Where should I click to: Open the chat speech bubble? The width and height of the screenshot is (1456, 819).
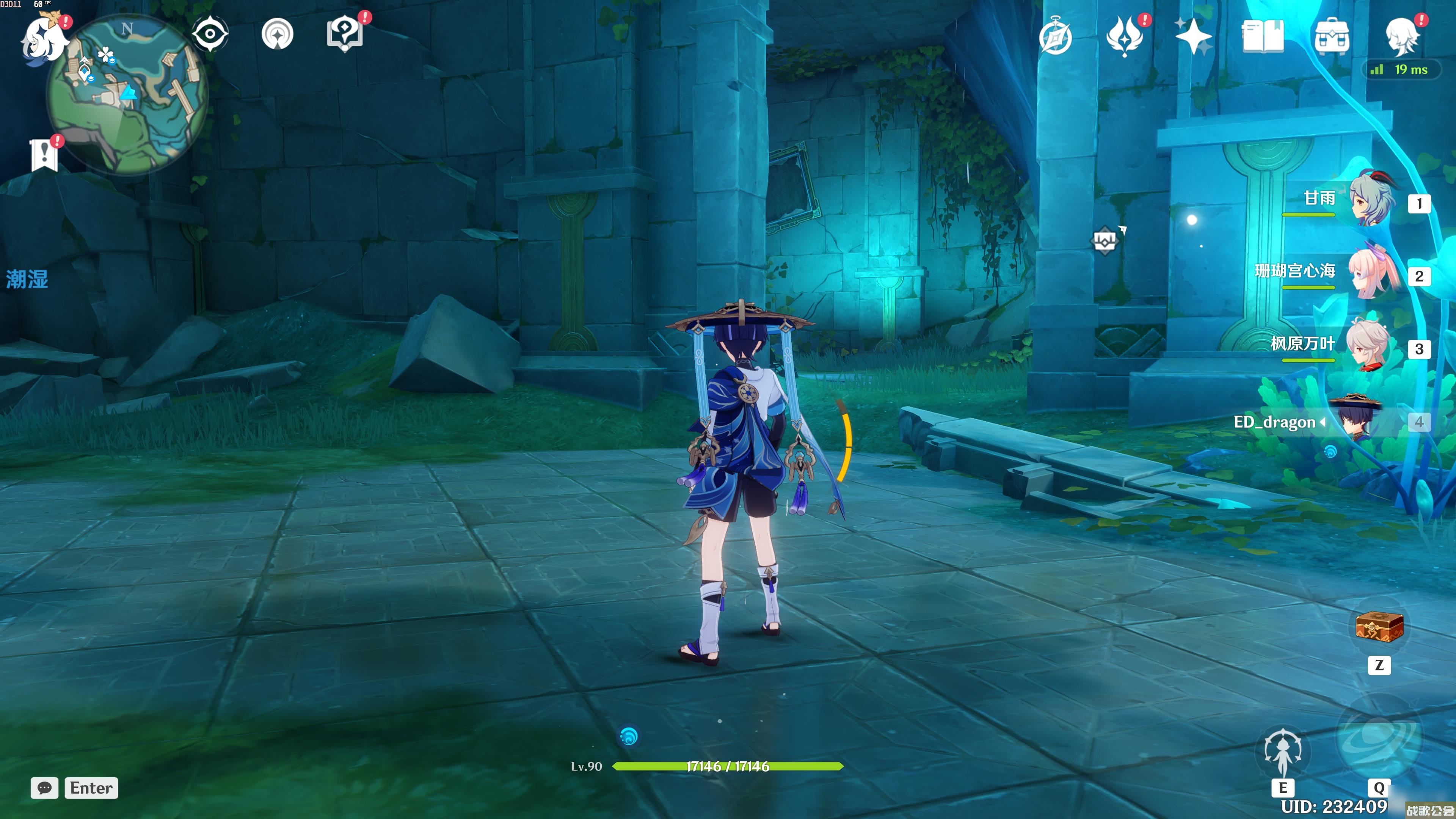click(x=45, y=788)
